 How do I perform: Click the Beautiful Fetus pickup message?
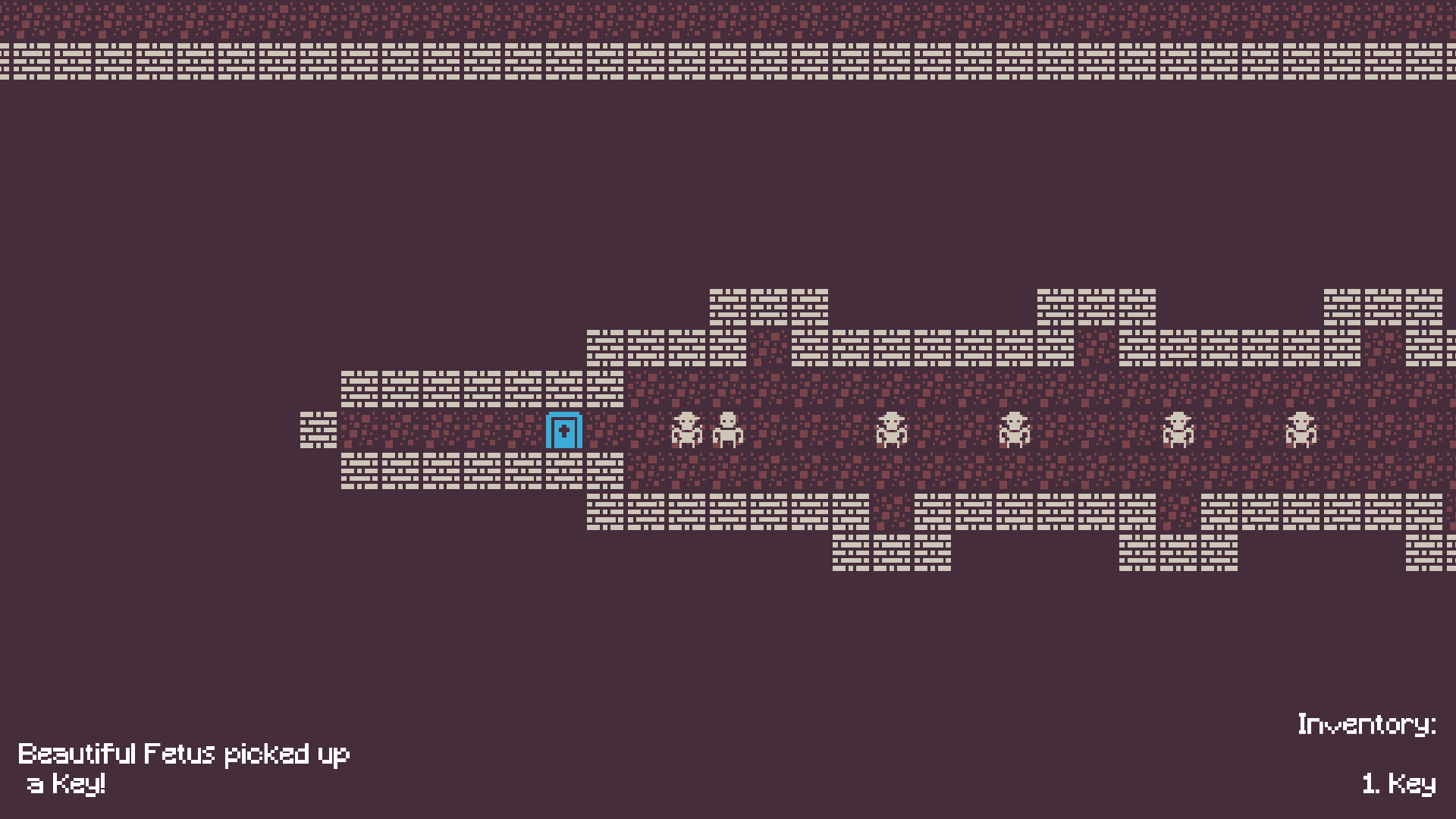pos(184,753)
